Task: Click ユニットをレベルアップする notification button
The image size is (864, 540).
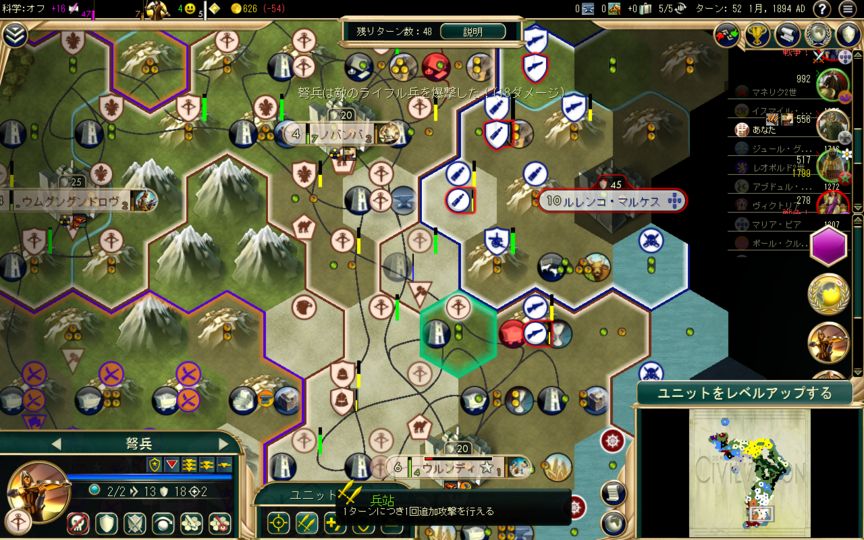Action: pyautogui.click(x=744, y=392)
